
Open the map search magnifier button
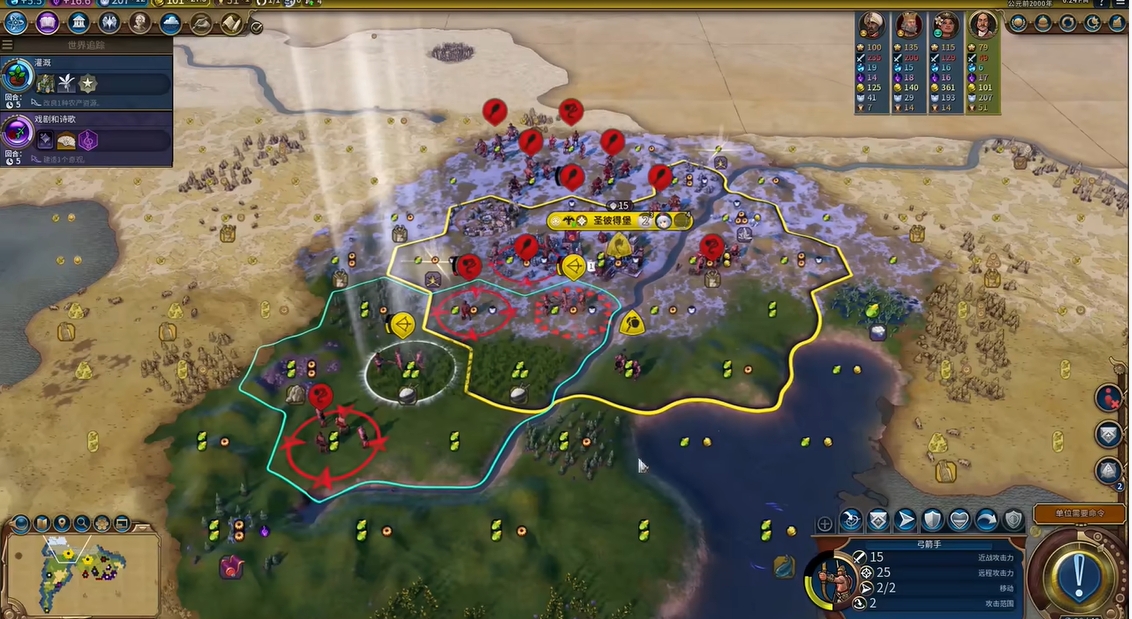point(81,523)
